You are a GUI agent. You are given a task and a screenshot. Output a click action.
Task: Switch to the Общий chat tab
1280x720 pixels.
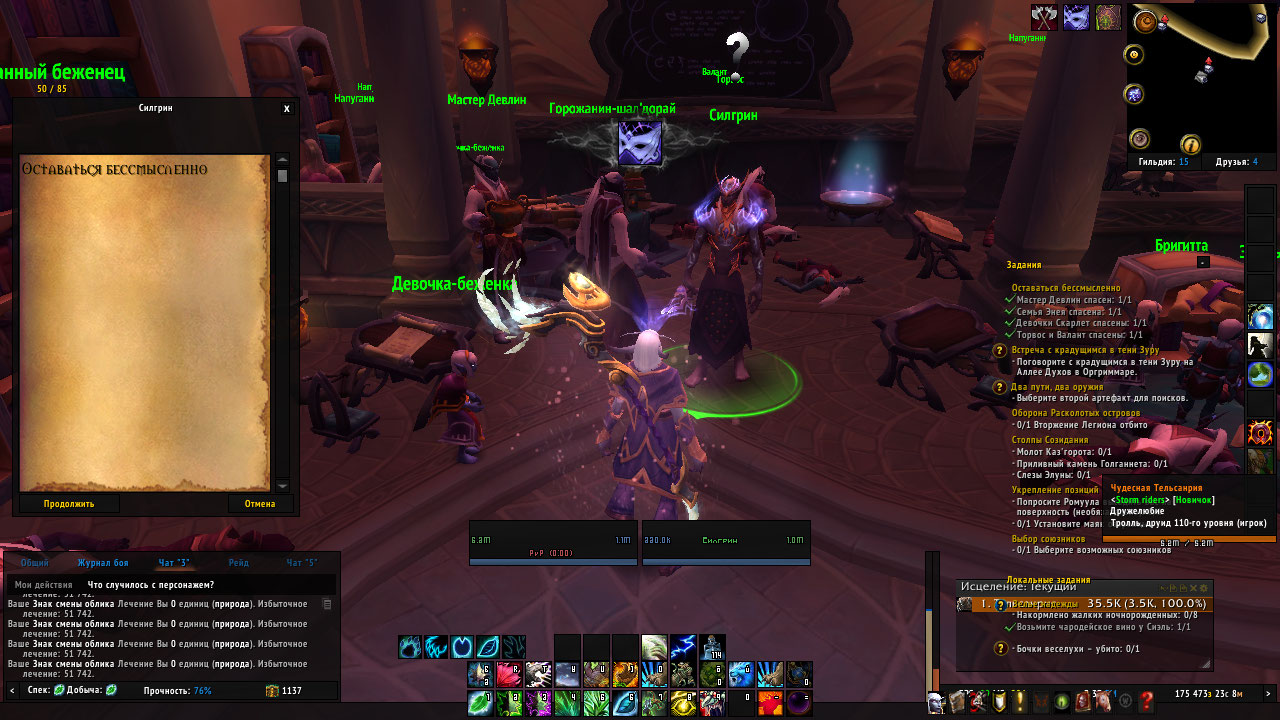click(x=35, y=563)
